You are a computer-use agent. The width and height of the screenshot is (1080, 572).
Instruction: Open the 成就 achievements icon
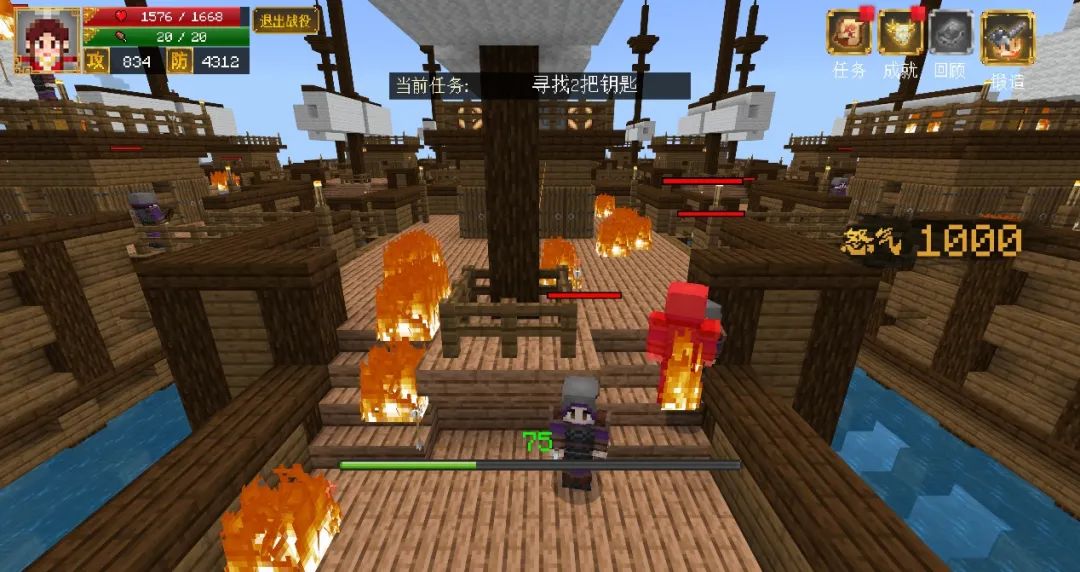click(900, 33)
